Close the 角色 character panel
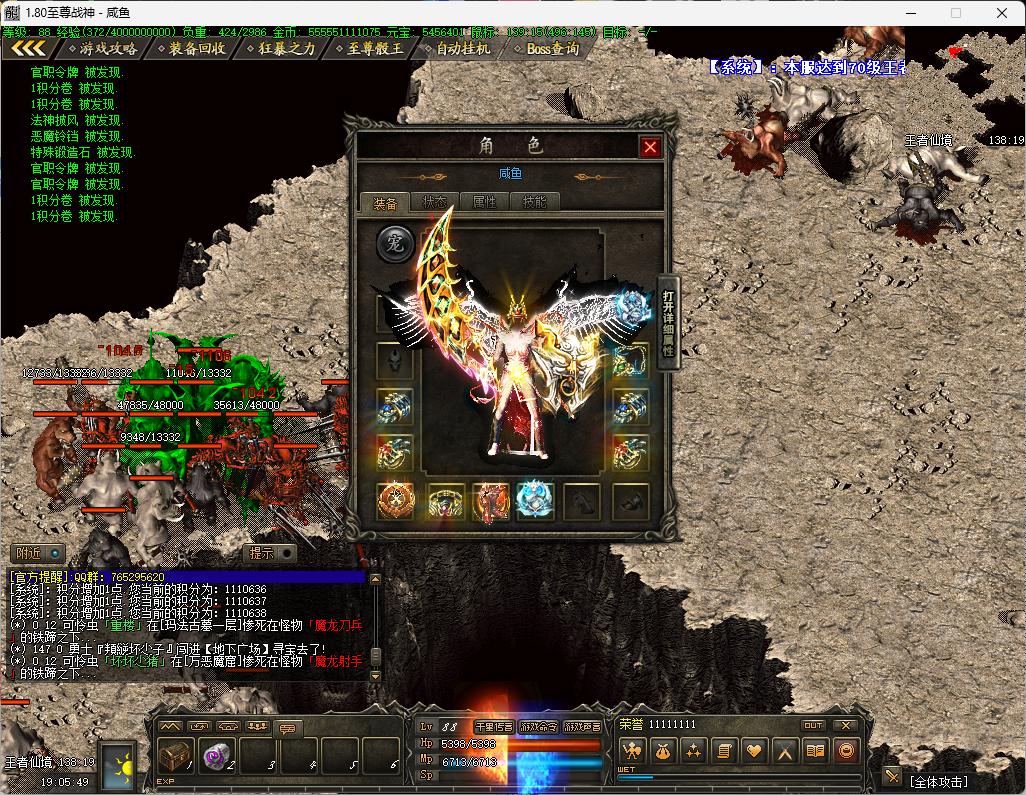Image resolution: width=1026 pixels, height=795 pixels. (650, 147)
